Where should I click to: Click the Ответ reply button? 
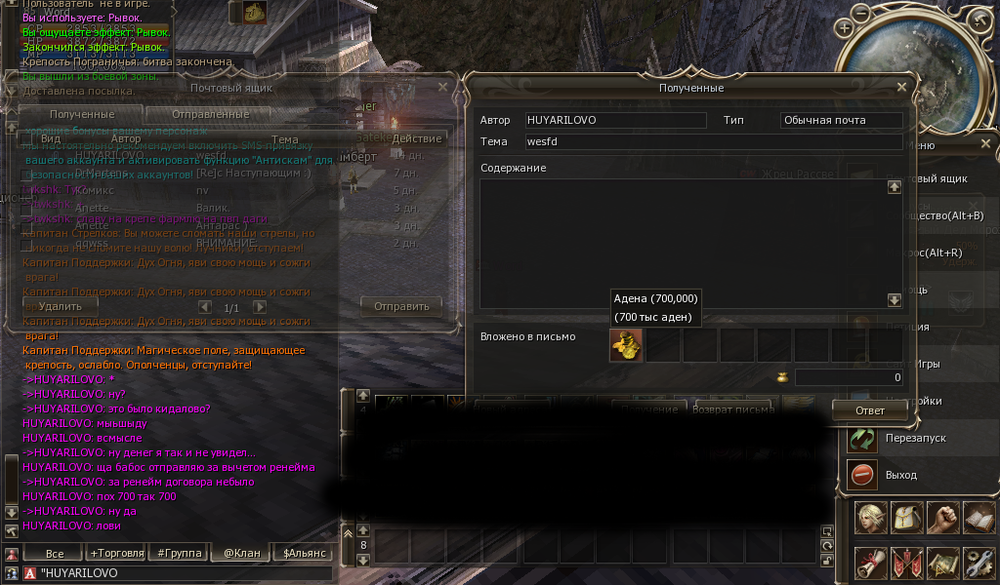coord(869,410)
